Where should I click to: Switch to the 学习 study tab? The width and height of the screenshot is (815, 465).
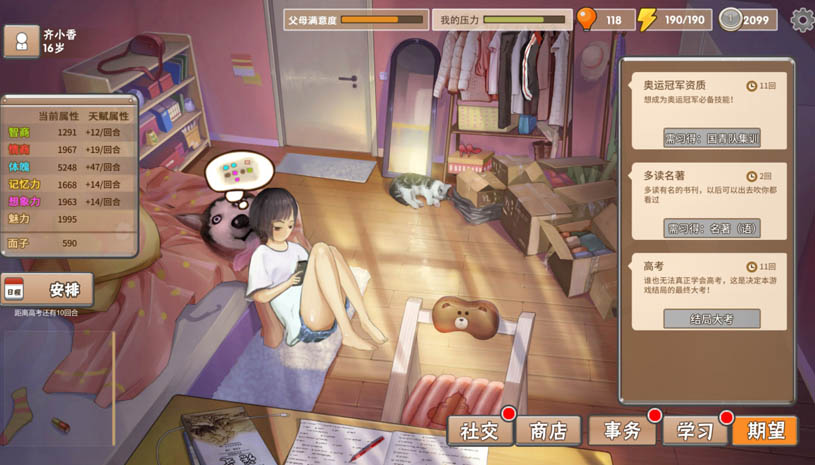pyautogui.click(x=695, y=431)
